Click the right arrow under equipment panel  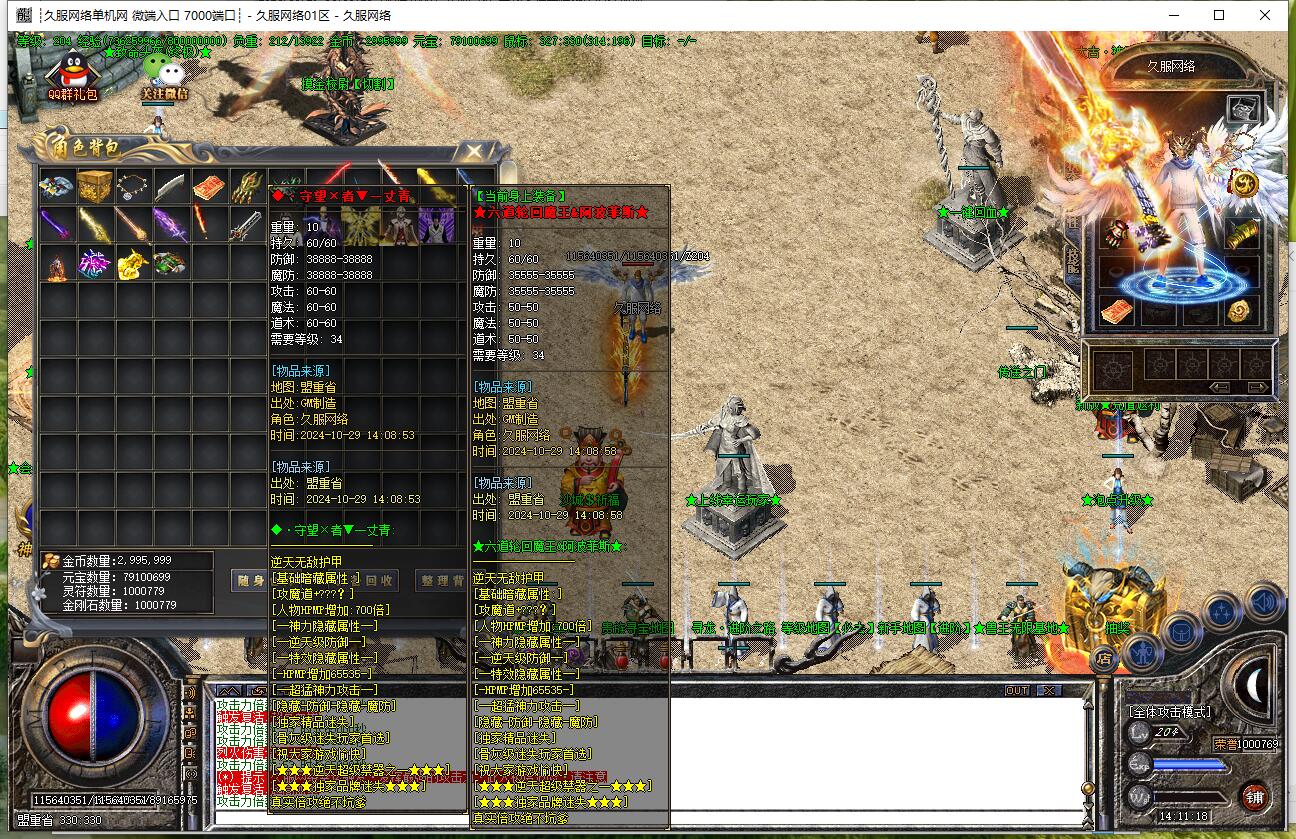[x=1258, y=387]
